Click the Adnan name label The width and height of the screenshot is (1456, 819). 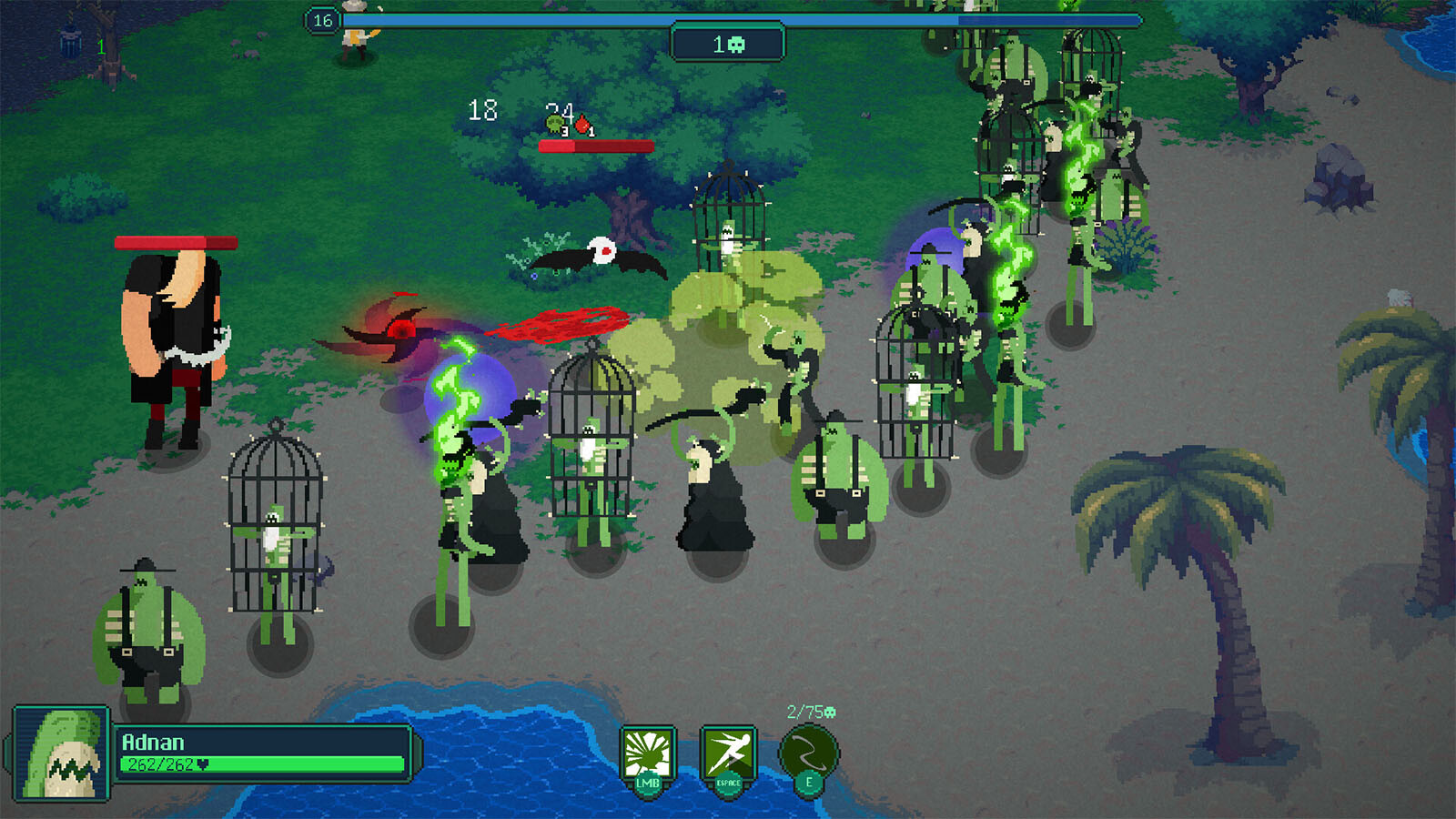click(152, 743)
